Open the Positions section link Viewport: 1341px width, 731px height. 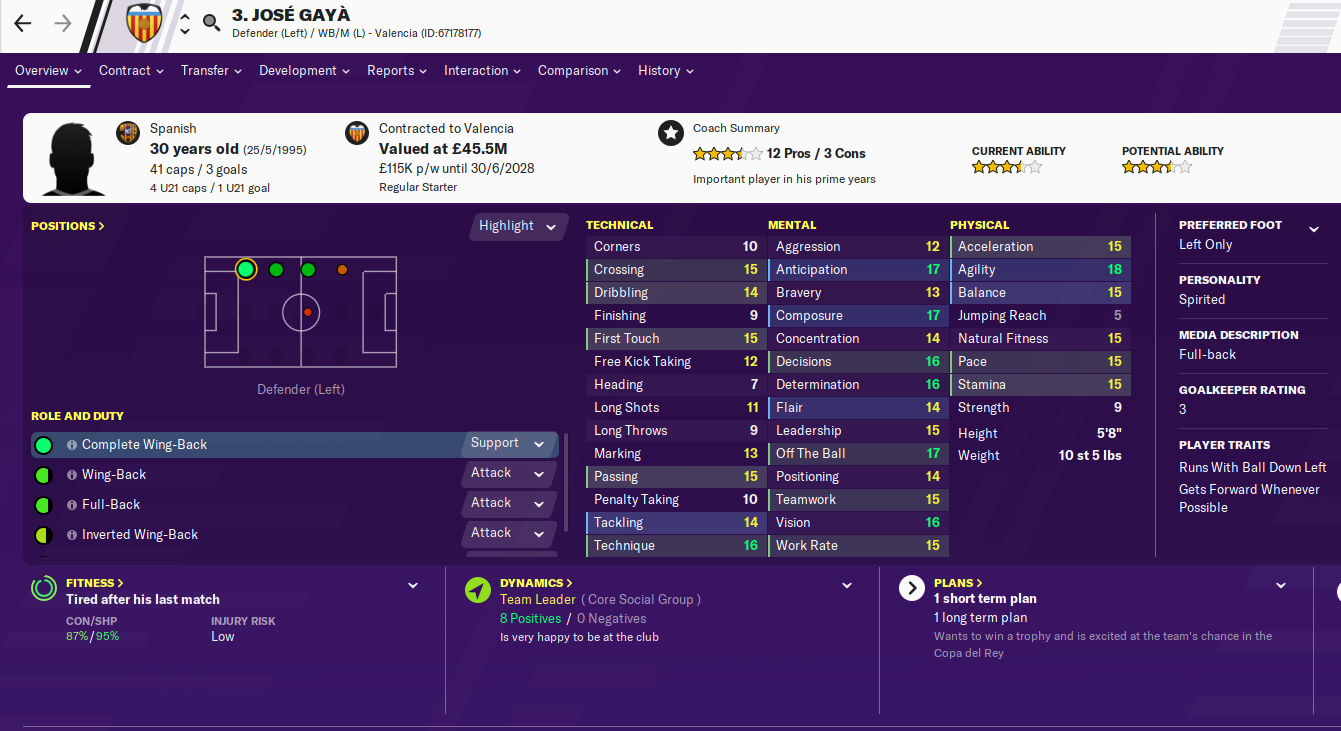pyautogui.click(x=68, y=226)
